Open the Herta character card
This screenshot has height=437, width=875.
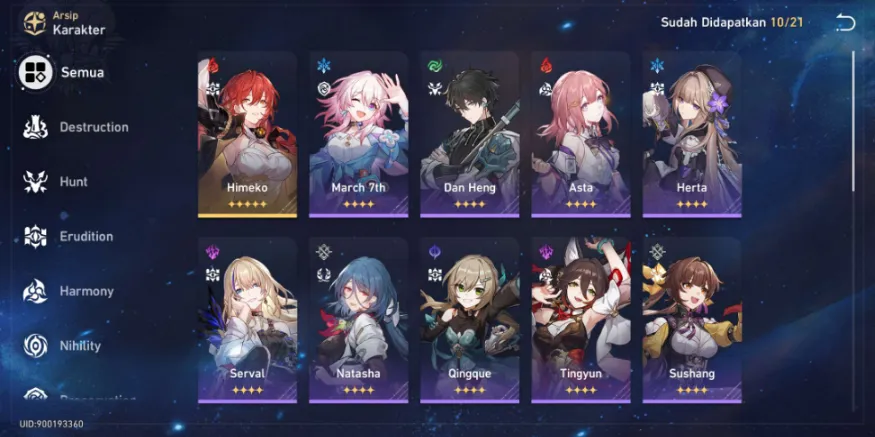click(x=692, y=134)
